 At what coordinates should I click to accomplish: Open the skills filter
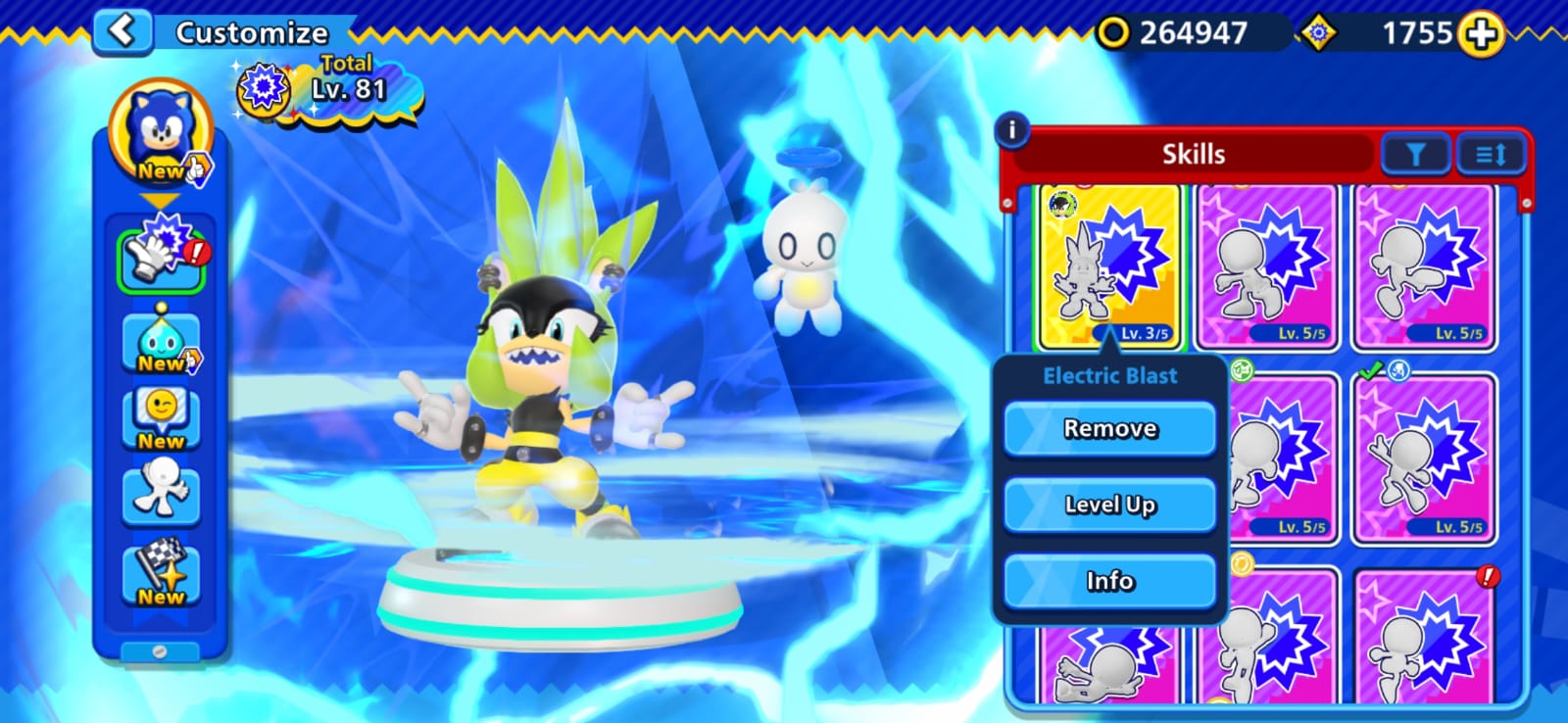coord(1414,155)
